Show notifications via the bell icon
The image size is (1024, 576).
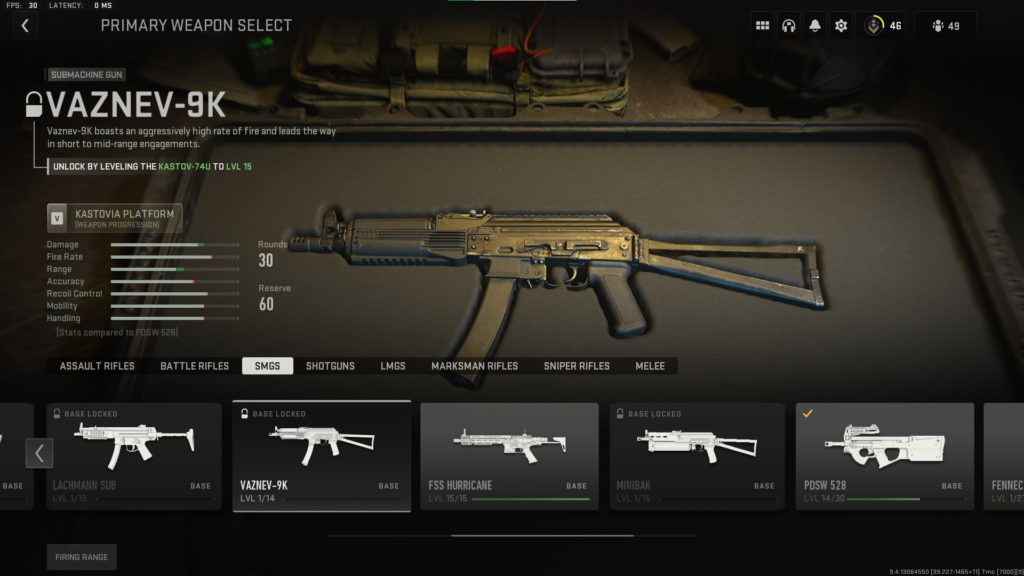(815, 26)
